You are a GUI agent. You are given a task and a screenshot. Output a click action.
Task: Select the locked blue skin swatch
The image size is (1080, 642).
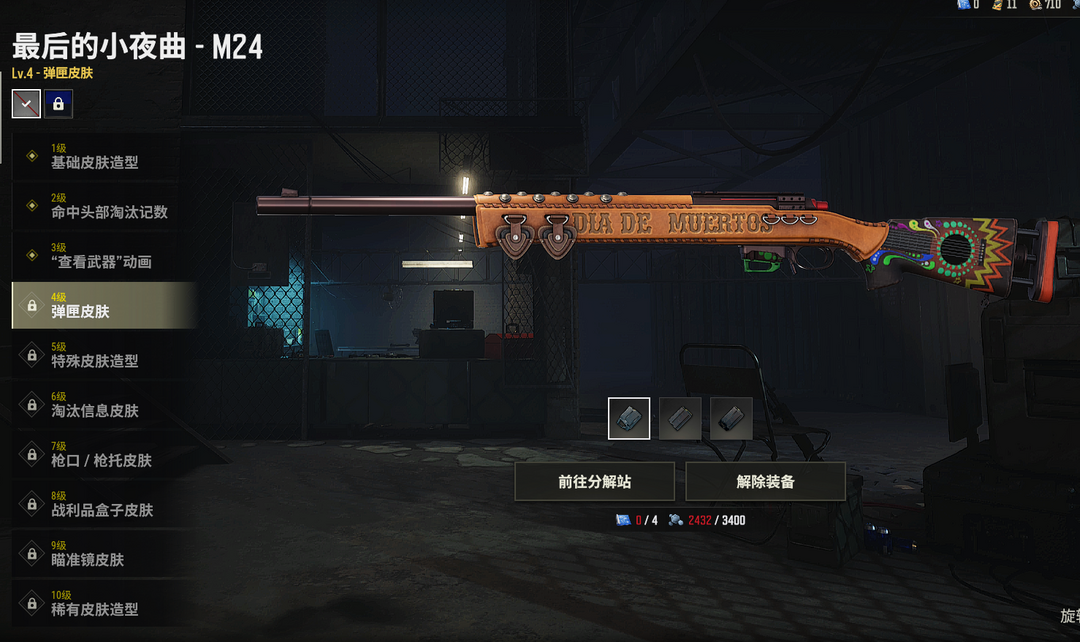[x=58, y=104]
